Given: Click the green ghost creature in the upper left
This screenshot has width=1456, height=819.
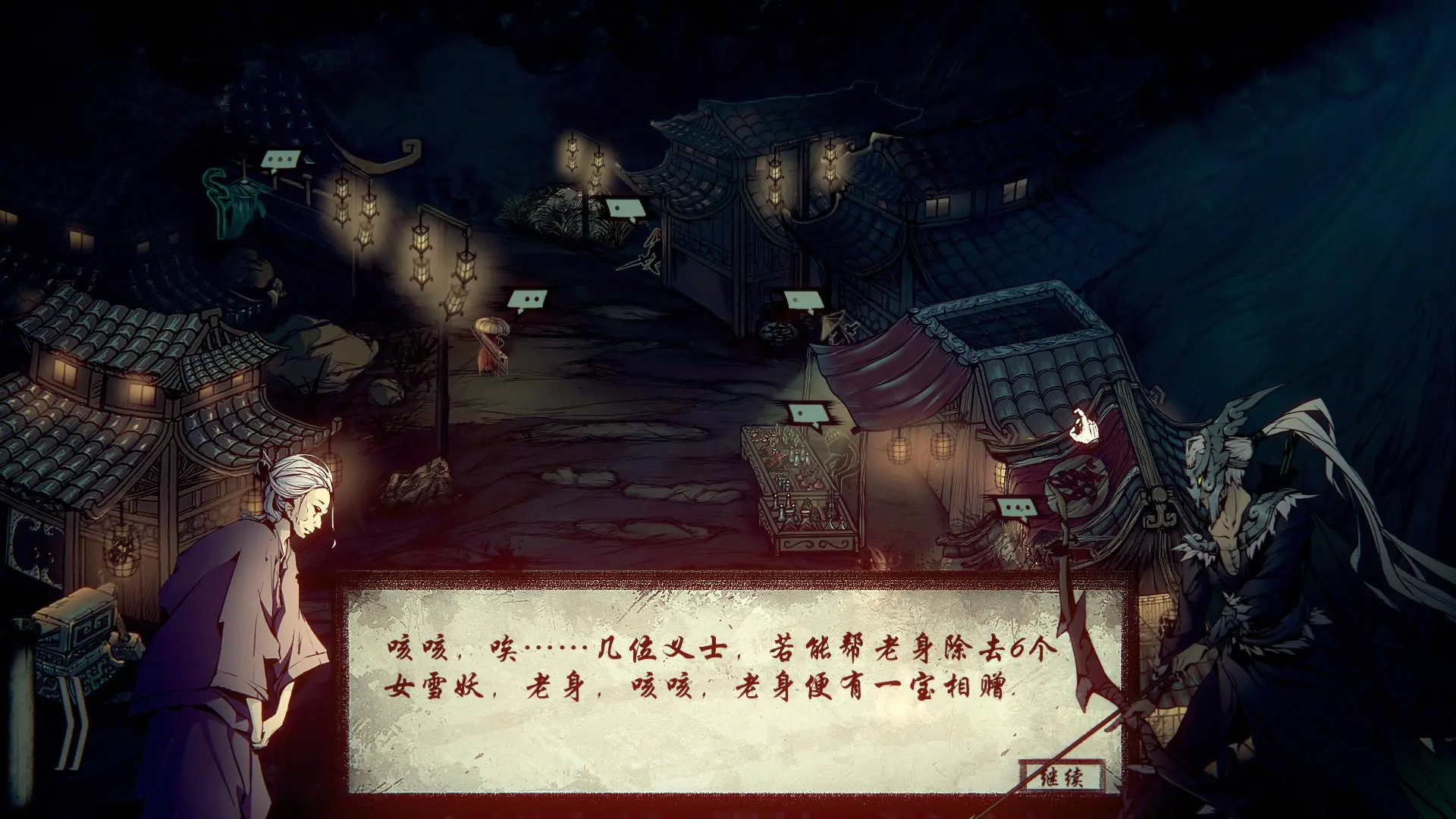Looking at the screenshot, I should tap(235, 205).
